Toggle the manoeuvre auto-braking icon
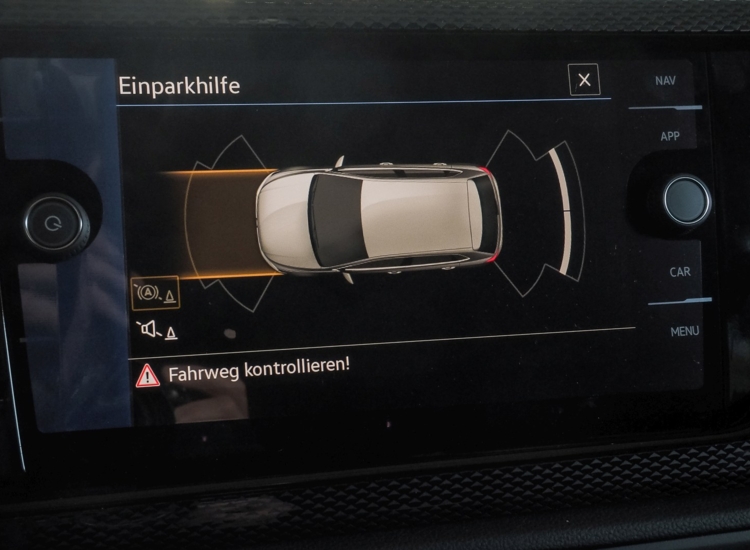 (155, 294)
